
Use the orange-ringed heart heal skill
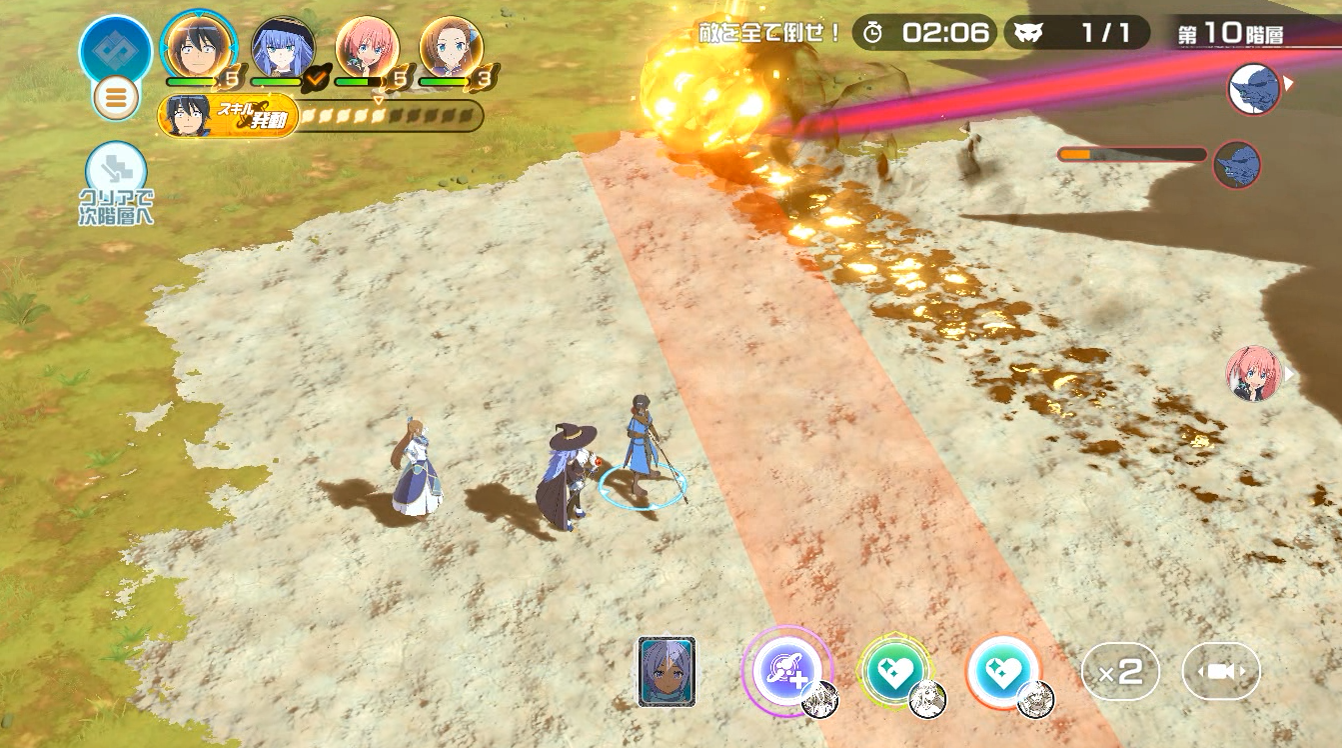(x=1003, y=670)
